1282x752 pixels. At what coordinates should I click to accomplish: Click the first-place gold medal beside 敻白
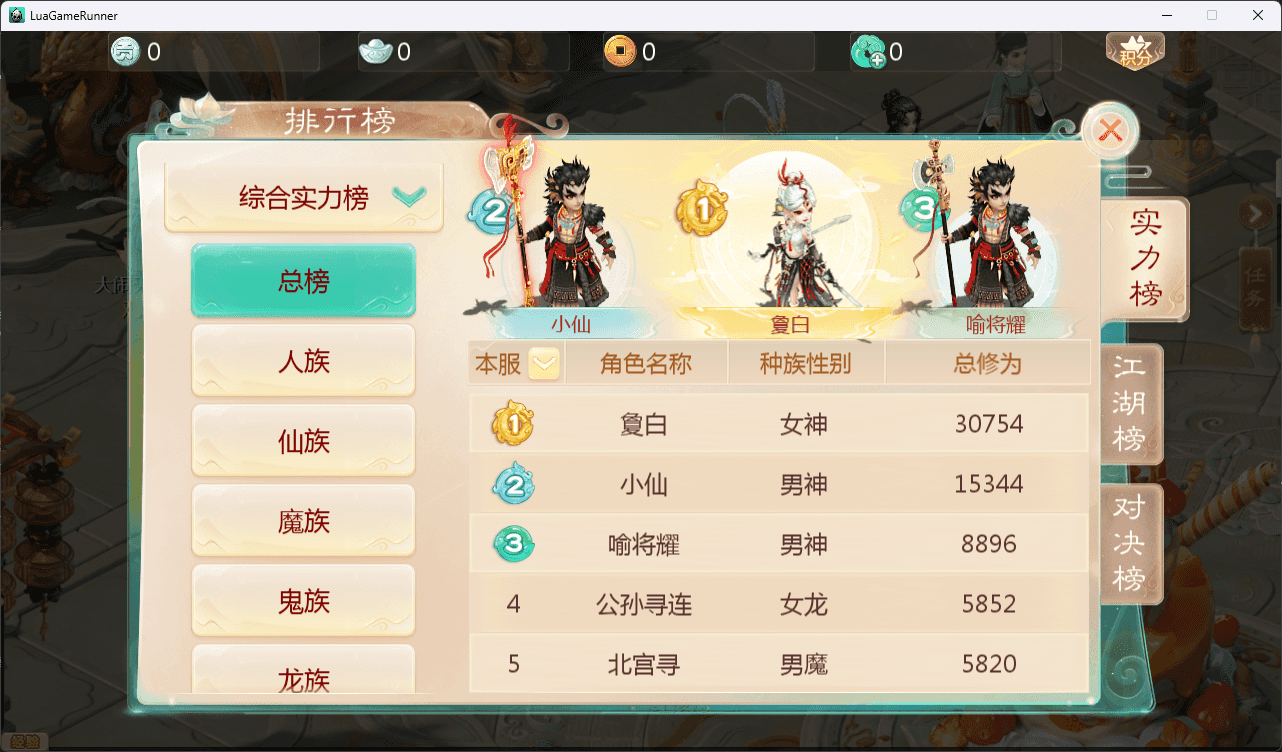pos(513,423)
